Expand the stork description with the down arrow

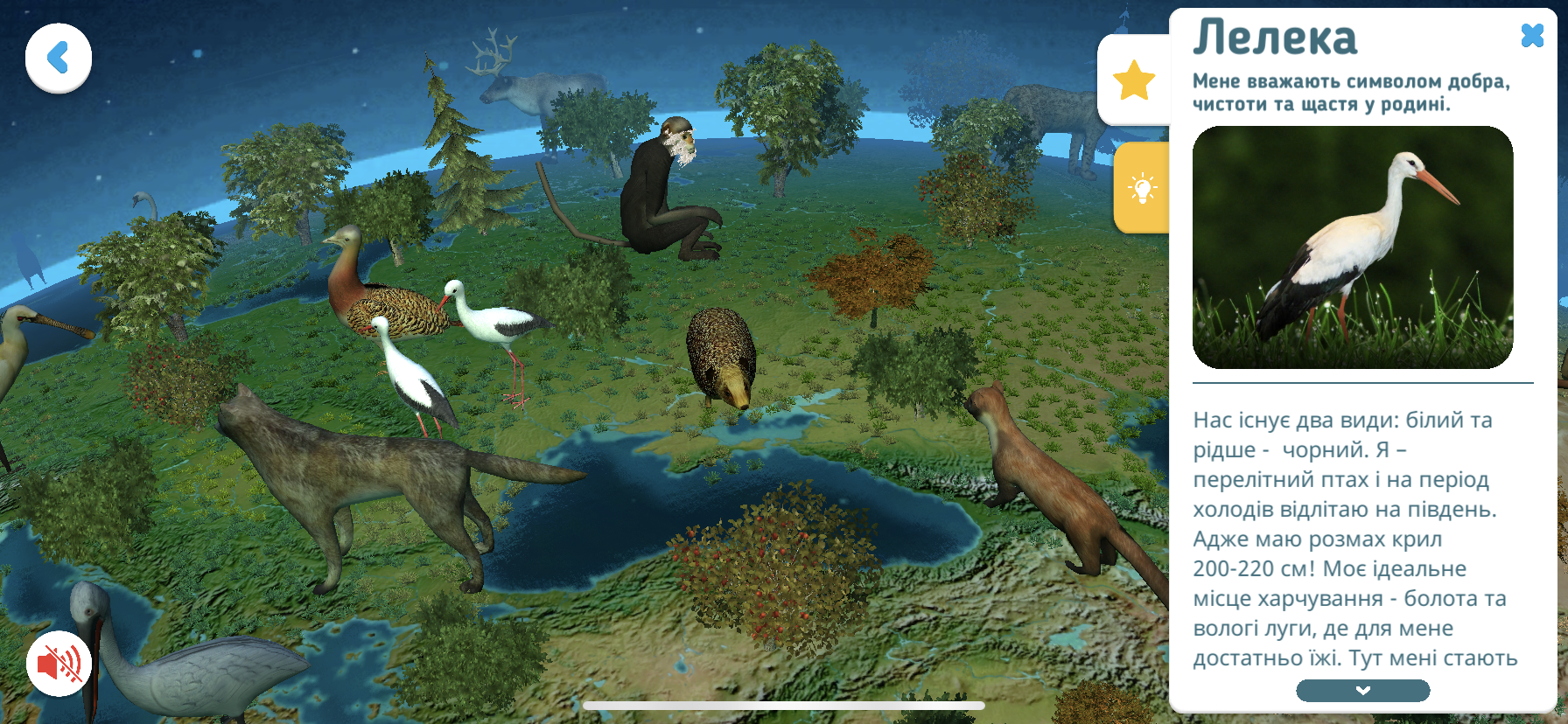coord(1362,691)
